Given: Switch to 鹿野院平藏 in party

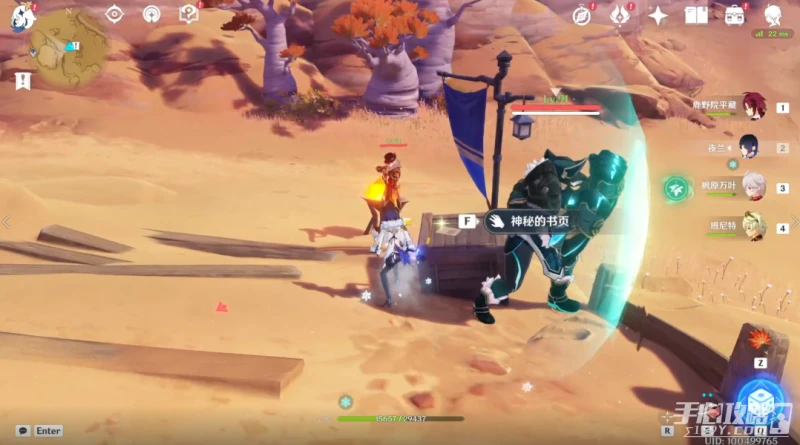Looking at the screenshot, I should [750, 107].
